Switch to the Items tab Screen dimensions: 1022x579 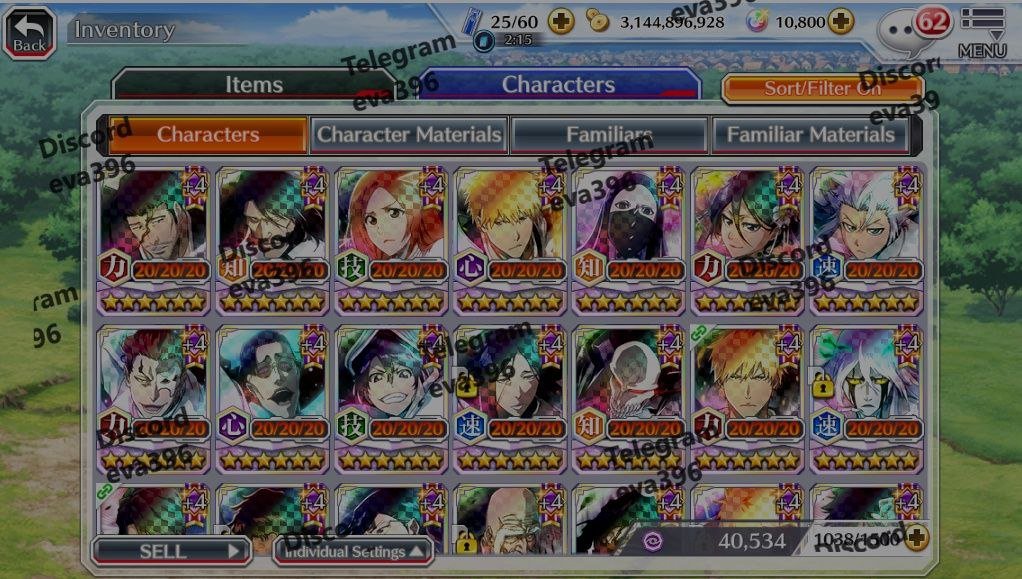point(253,85)
